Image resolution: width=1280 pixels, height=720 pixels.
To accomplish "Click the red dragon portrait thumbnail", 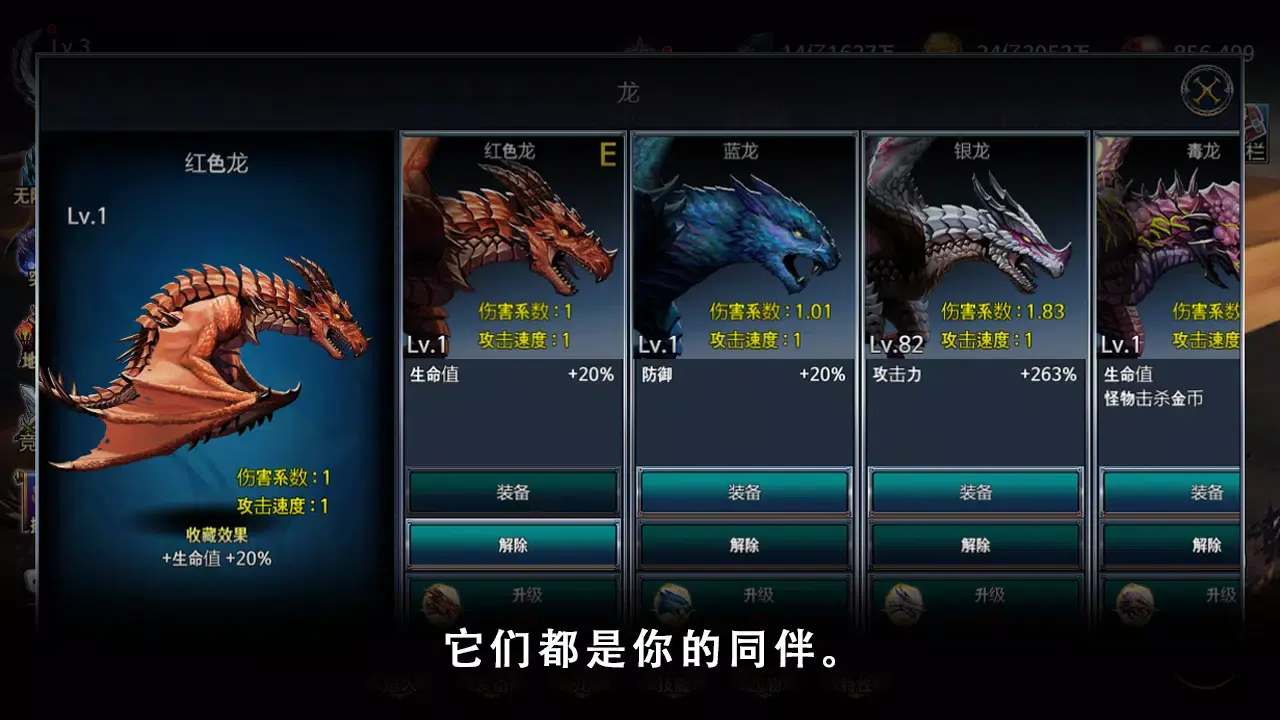I will (512, 240).
